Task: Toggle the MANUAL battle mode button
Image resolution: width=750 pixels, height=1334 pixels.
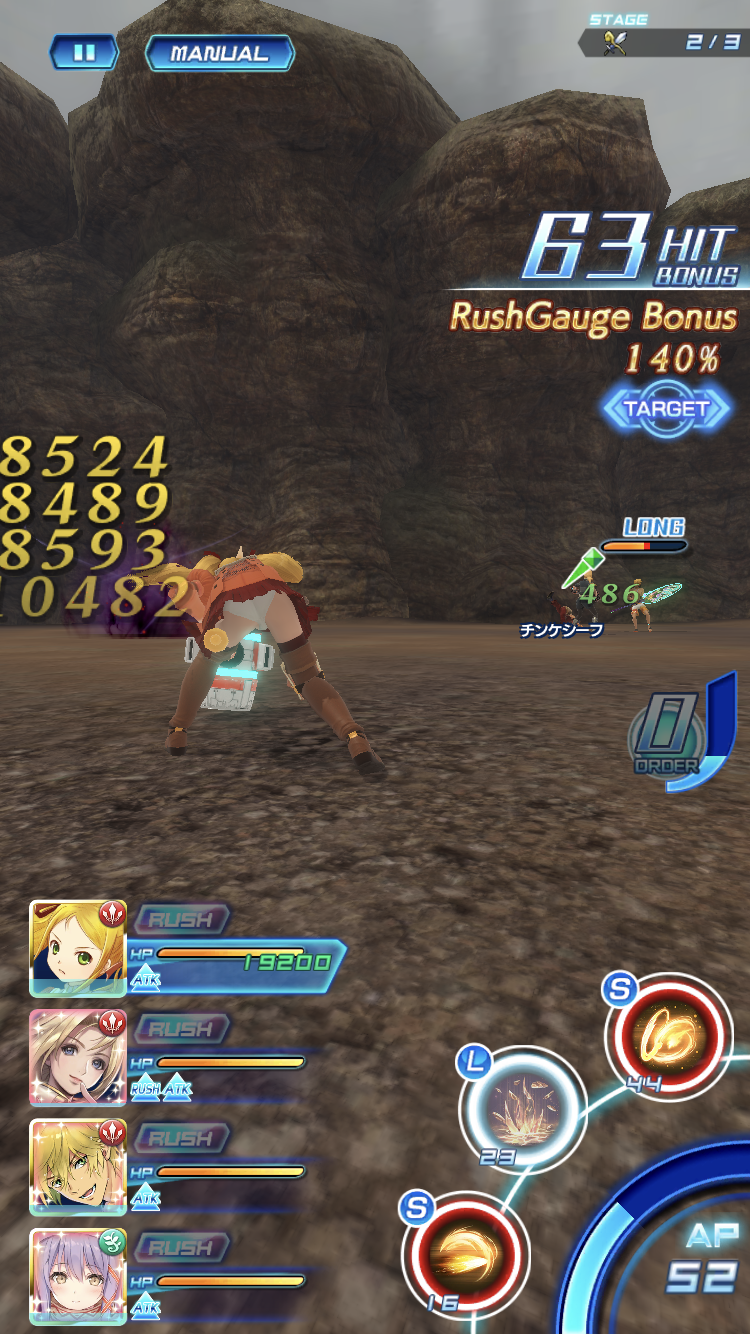Action: point(219,54)
